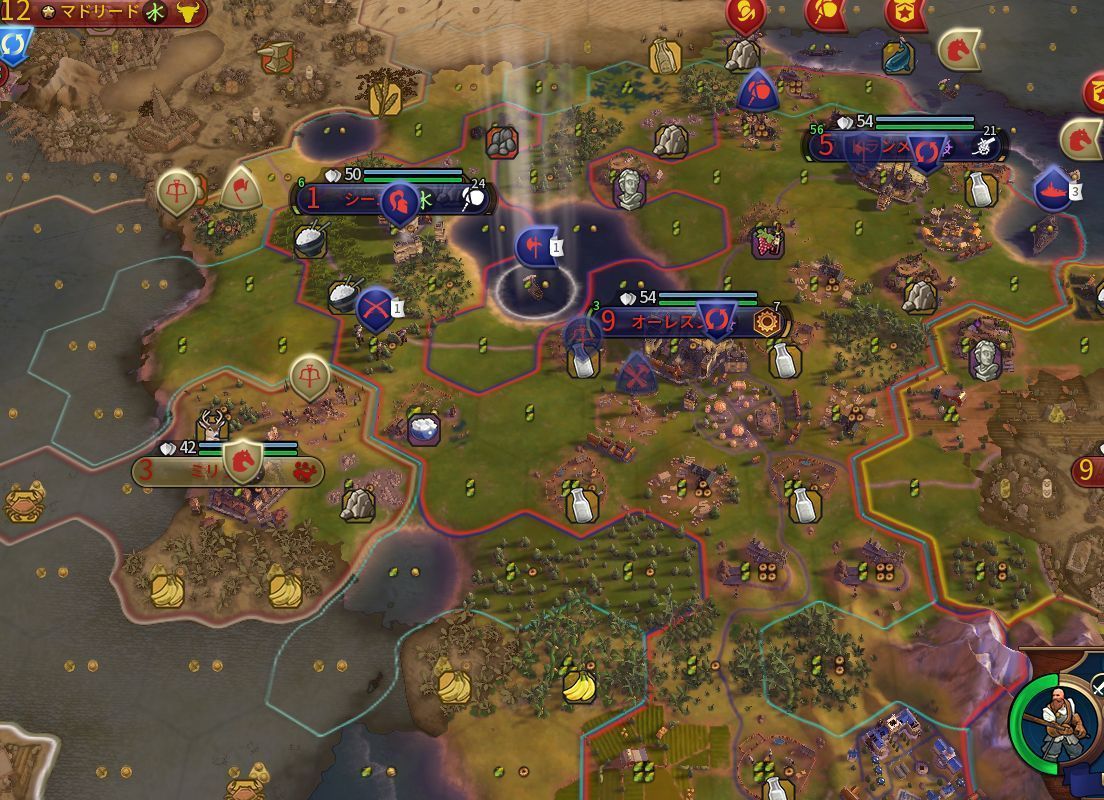Open the マドリード city banner
Screen dimensions: 1104x800
click(92, 13)
